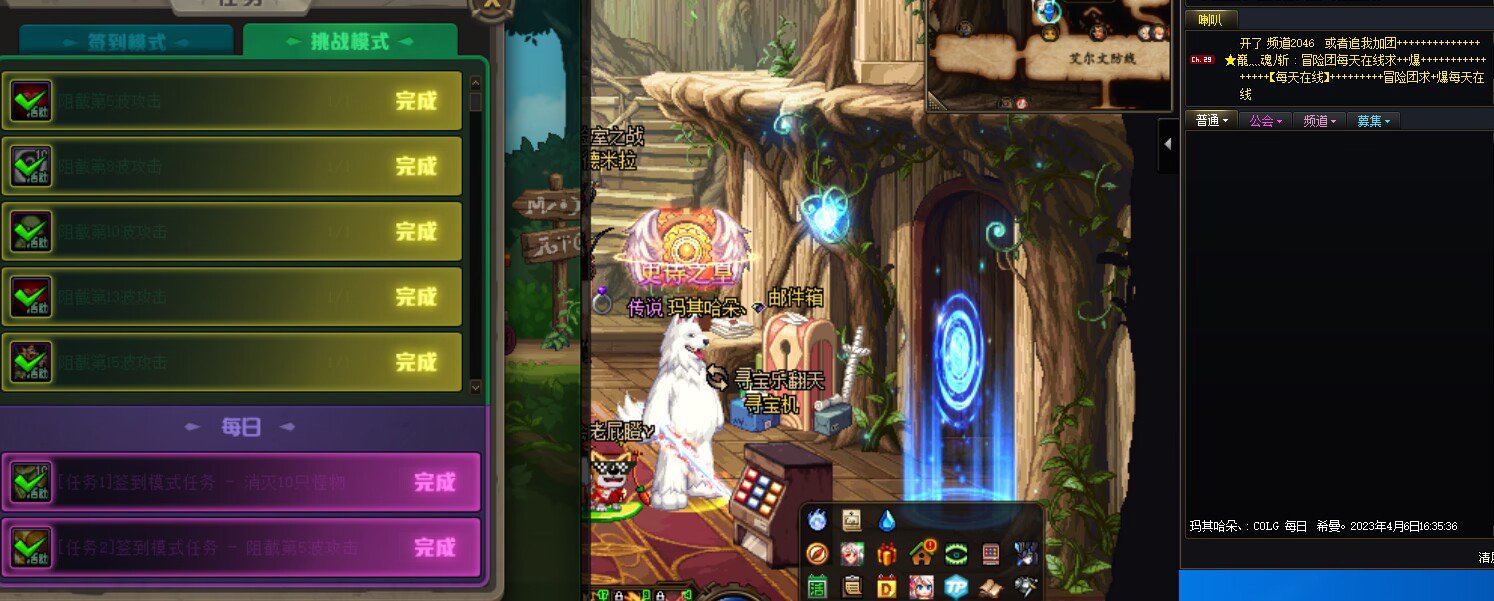Open the 公会 guild chat tab
This screenshot has height=601, width=1494.
[x=1265, y=120]
